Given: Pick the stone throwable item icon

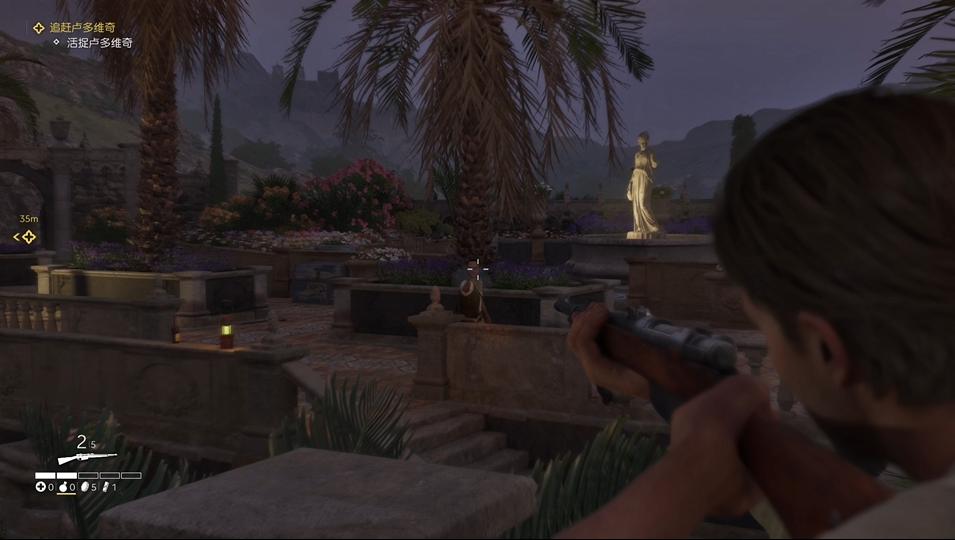Looking at the screenshot, I should tap(84, 487).
